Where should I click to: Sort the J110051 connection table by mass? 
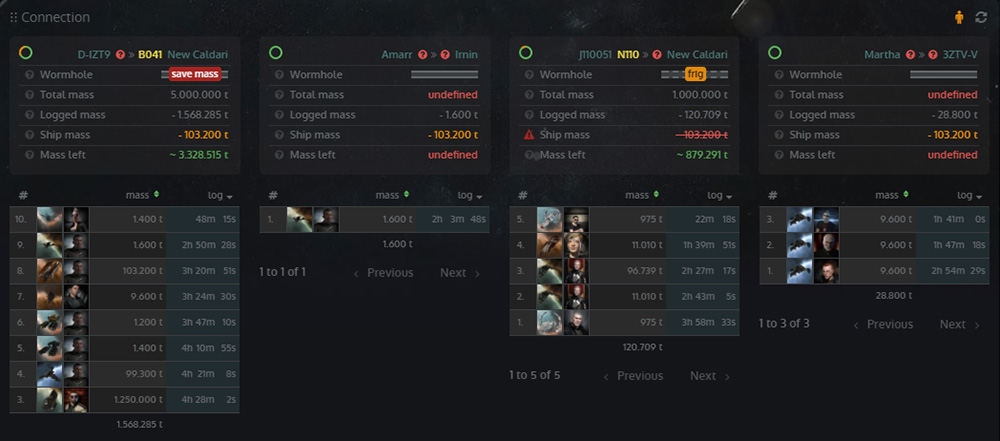[x=642, y=195]
